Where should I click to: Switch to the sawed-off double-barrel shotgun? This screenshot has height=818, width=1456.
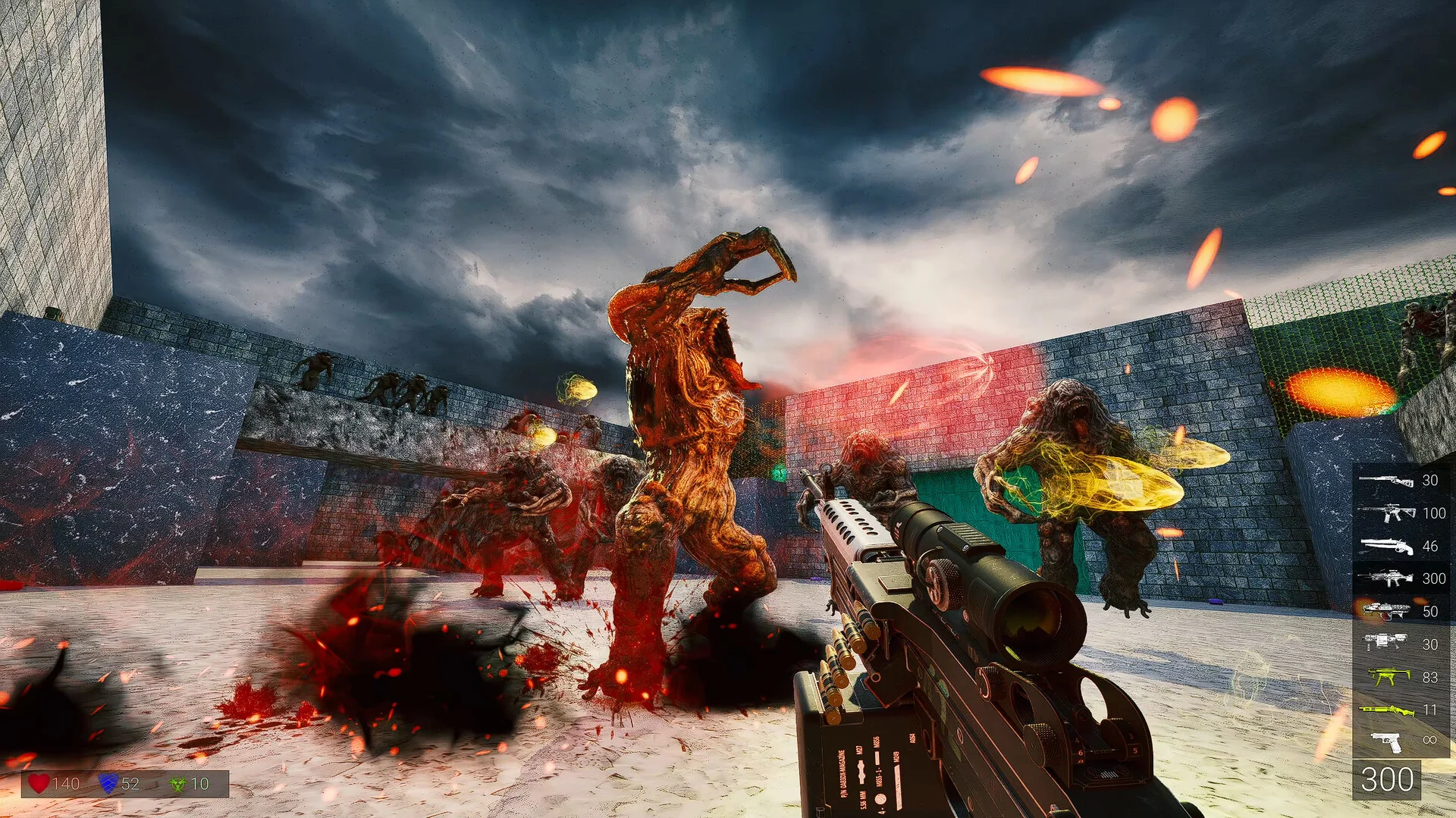tap(1385, 546)
